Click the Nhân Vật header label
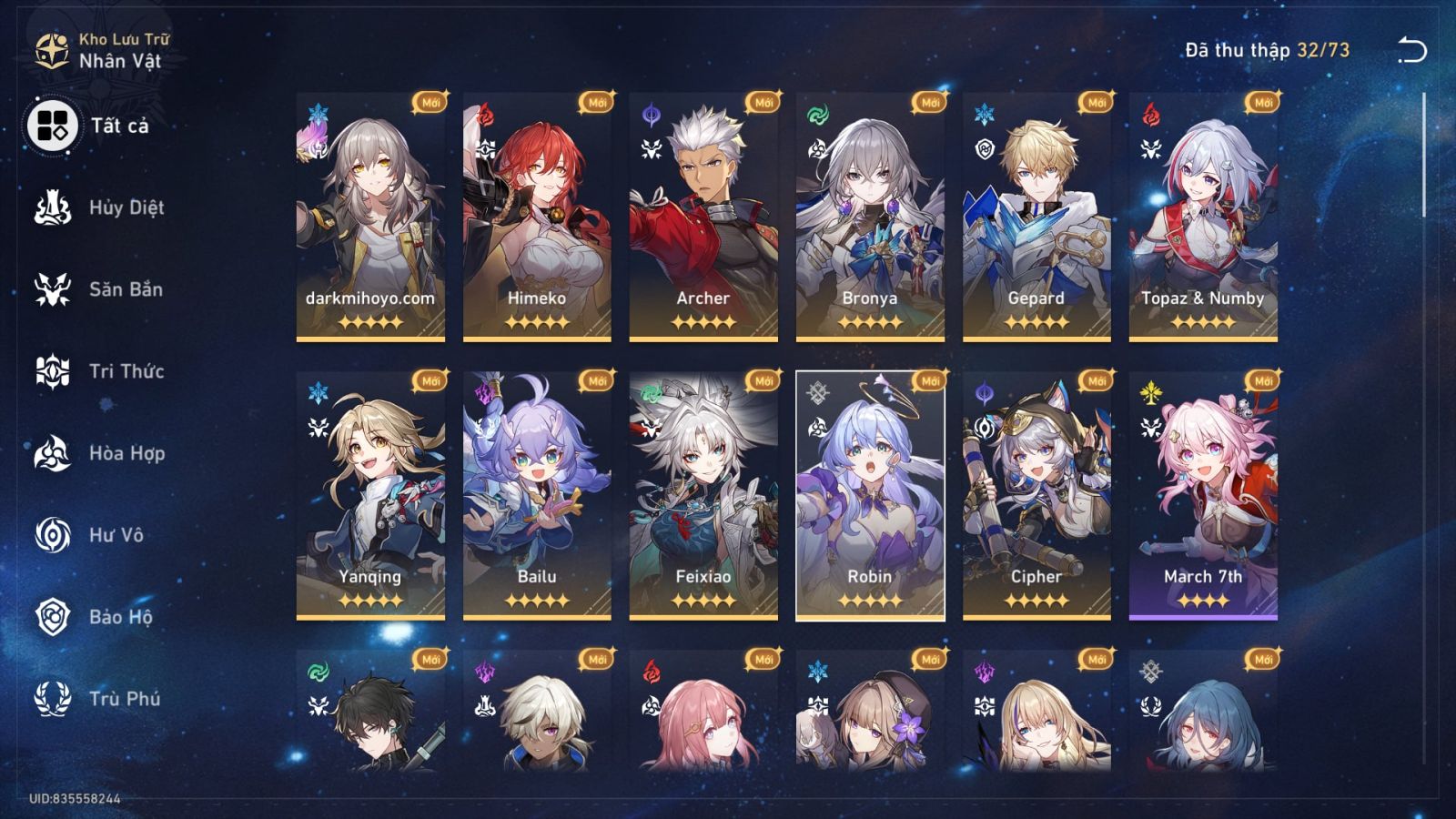 123,58
